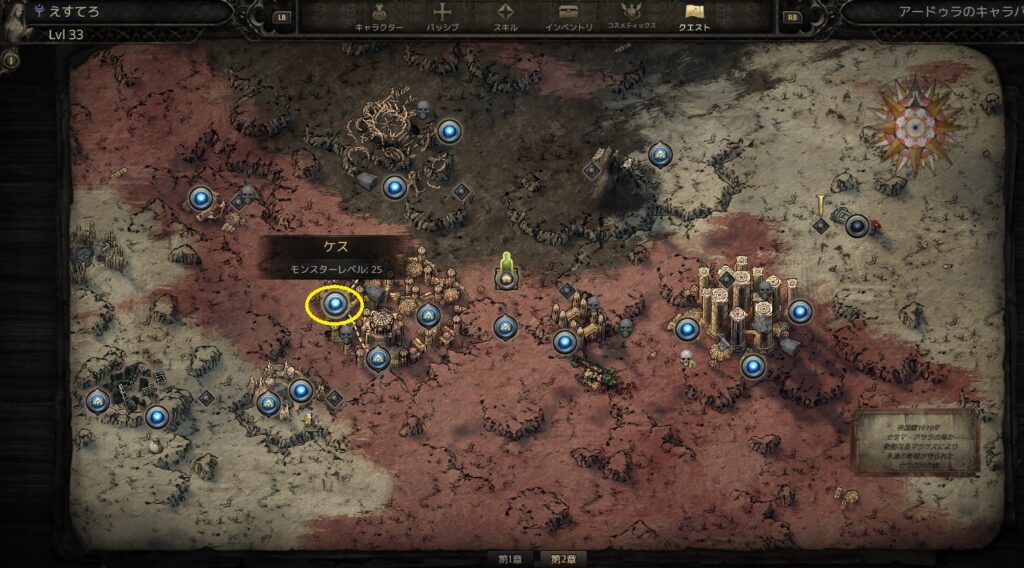Select the 第2章 (Act 2) map tab
Viewport: 1024px width, 568px height.
[x=559, y=558]
